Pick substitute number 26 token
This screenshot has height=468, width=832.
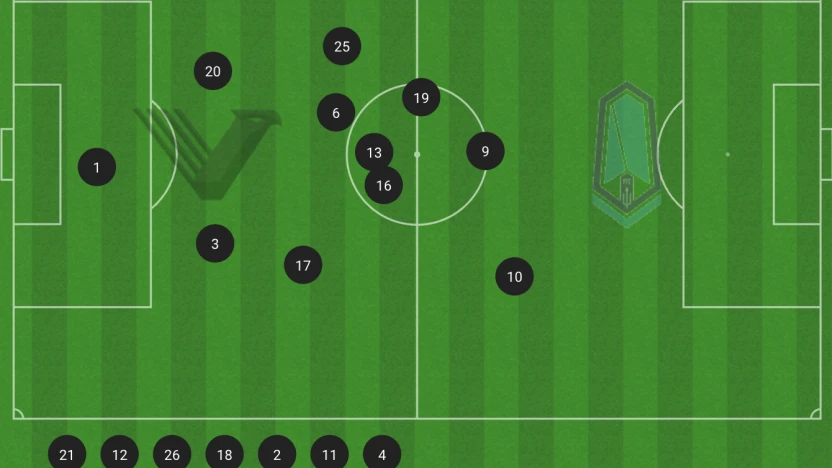coord(172,454)
